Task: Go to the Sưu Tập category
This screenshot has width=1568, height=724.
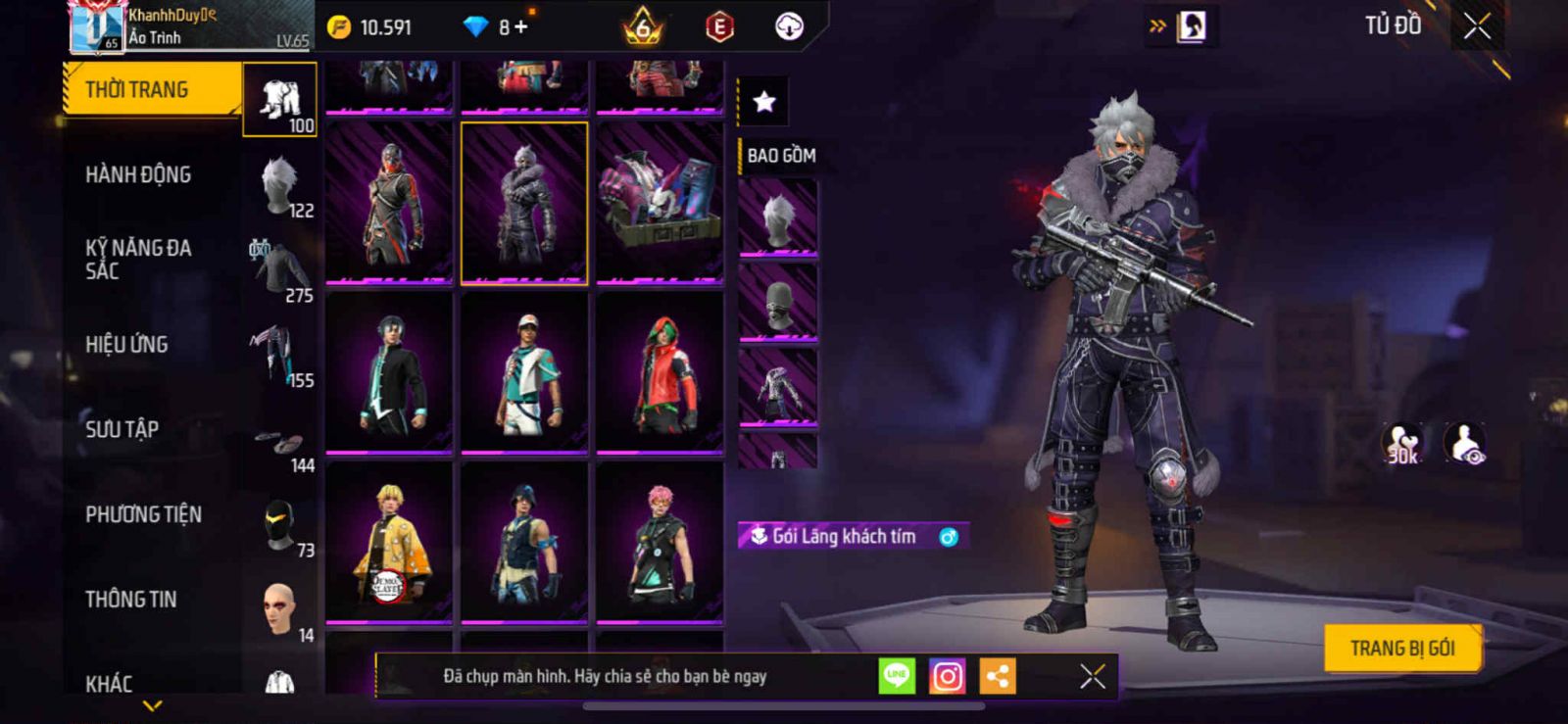Action: (x=122, y=429)
